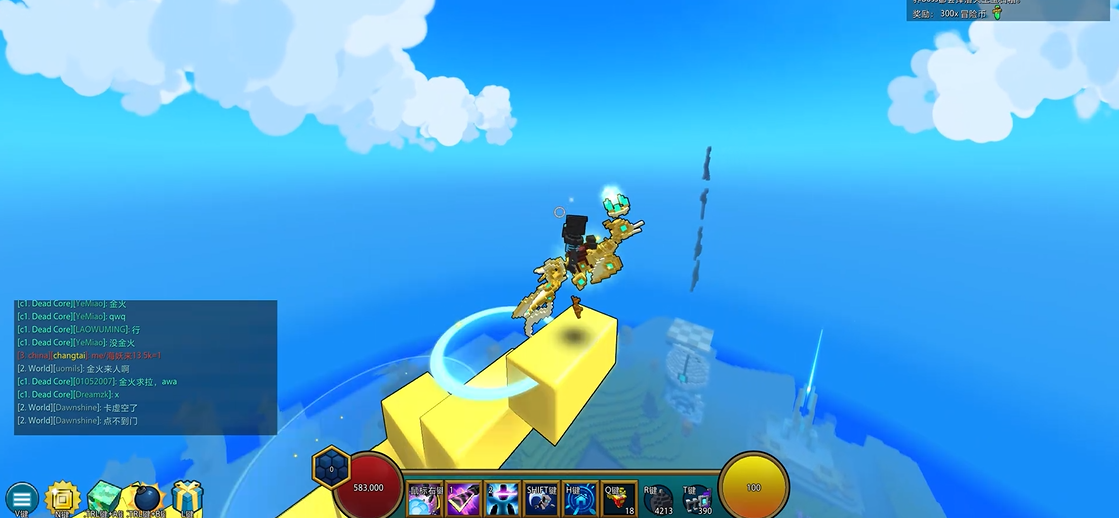Trigger the SHIFT dodge ability icon
The image size is (1119, 518).
pyautogui.click(x=541, y=498)
